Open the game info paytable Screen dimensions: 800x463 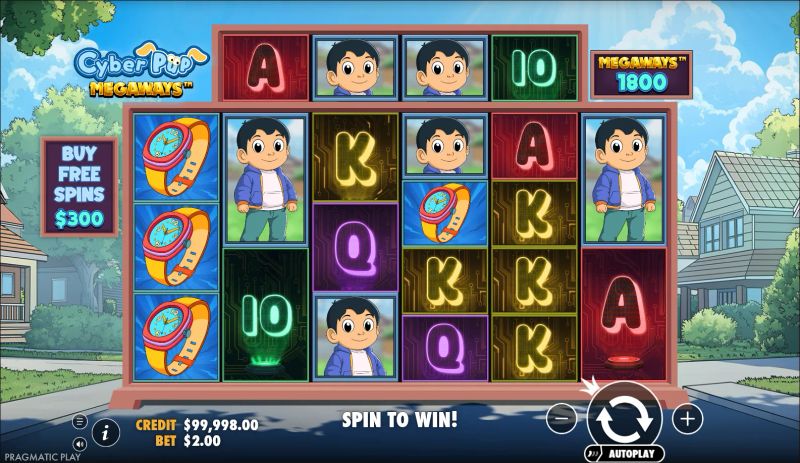pos(105,432)
